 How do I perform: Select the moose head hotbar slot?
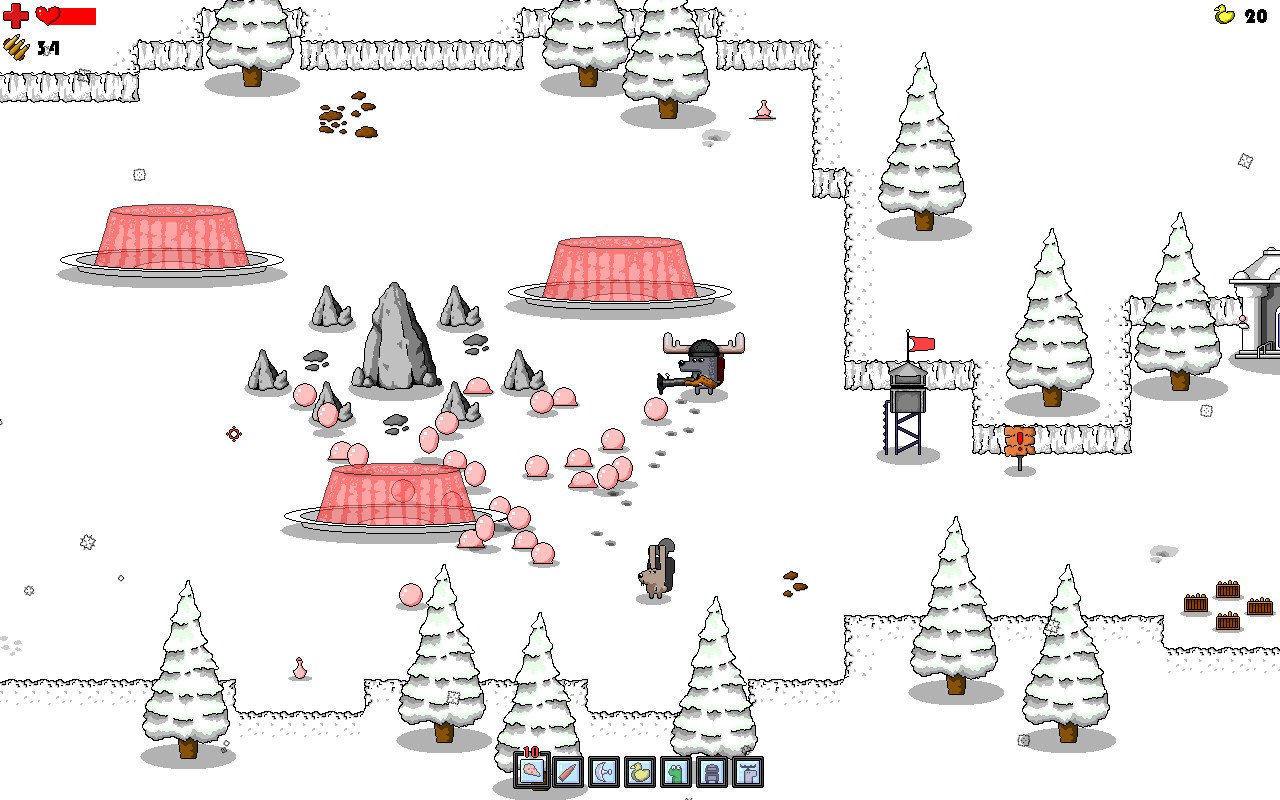coord(748,772)
